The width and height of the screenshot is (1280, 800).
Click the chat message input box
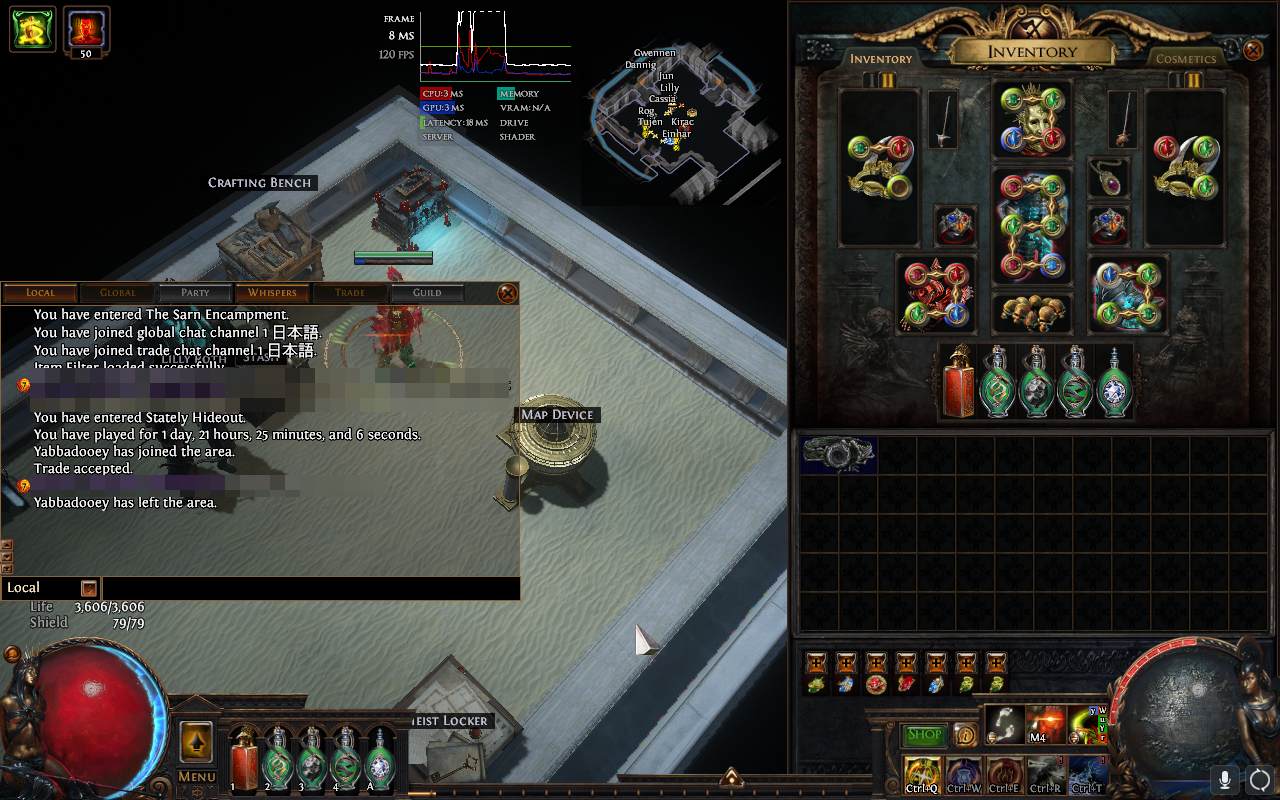(x=310, y=588)
